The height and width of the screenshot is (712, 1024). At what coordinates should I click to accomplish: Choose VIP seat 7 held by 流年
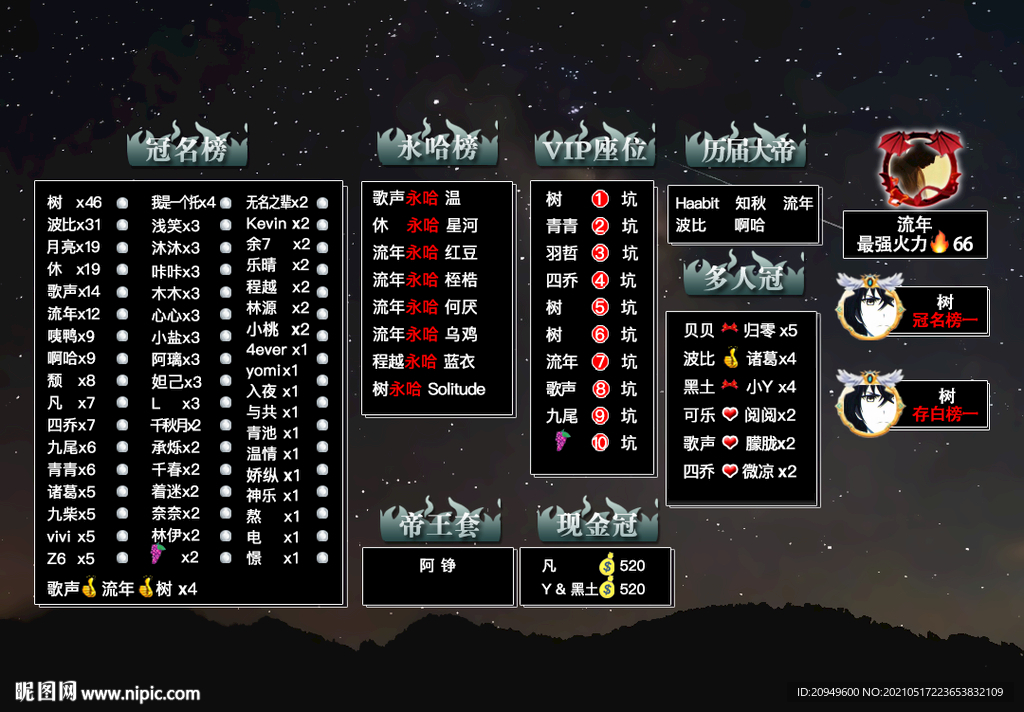pyautogui.click(x=600, y=361)
